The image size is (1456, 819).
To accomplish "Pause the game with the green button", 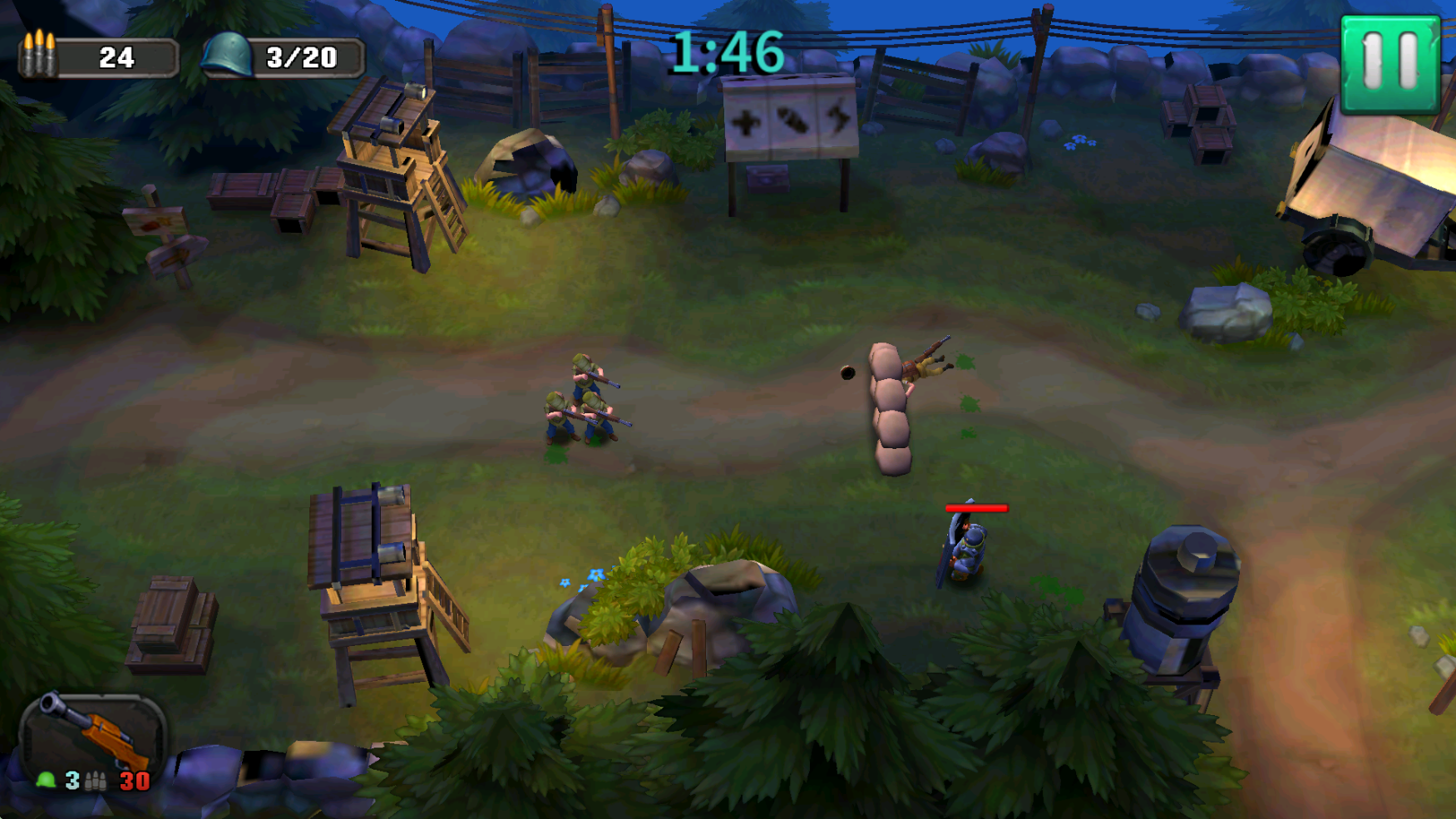I will point(1389,64).
